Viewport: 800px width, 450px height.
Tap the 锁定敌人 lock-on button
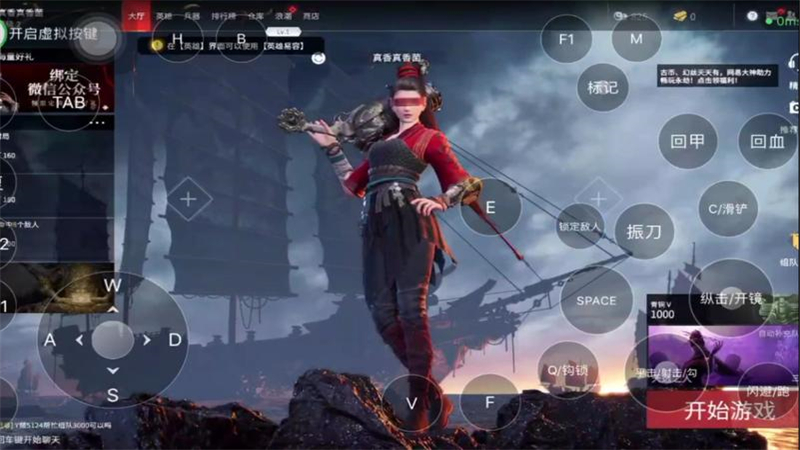click(581, 227)
